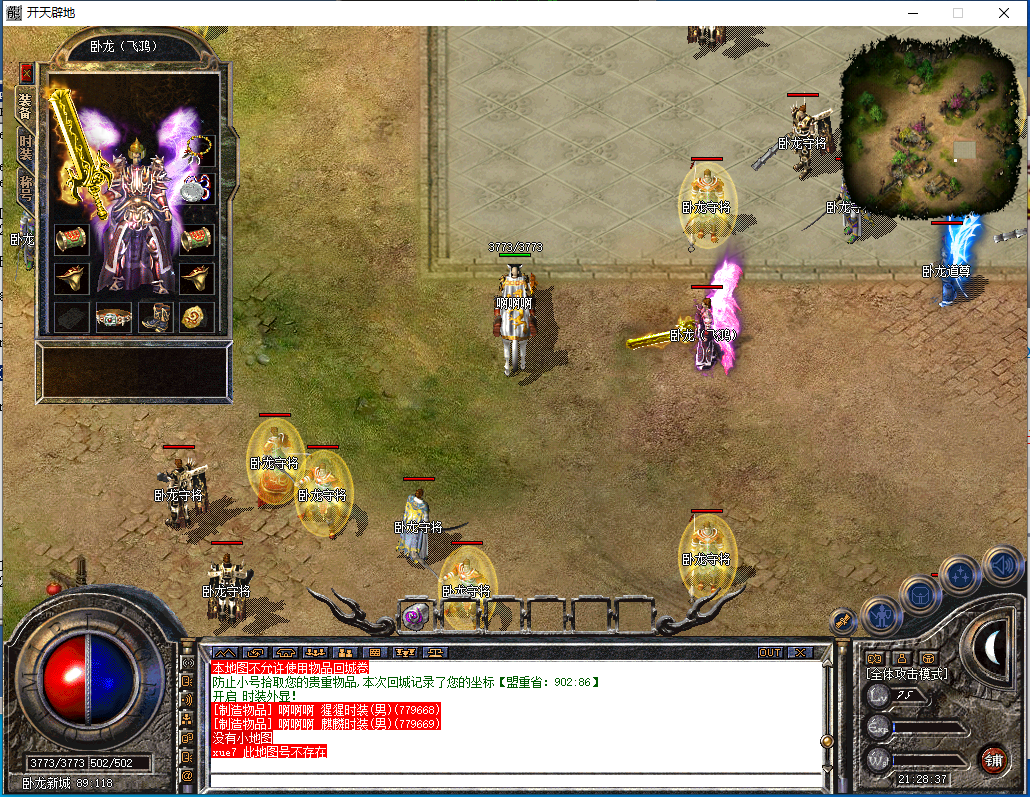Click the OUT button above chat
Image resolution: width=1030 pixels, height=797 pixels.
769,652
